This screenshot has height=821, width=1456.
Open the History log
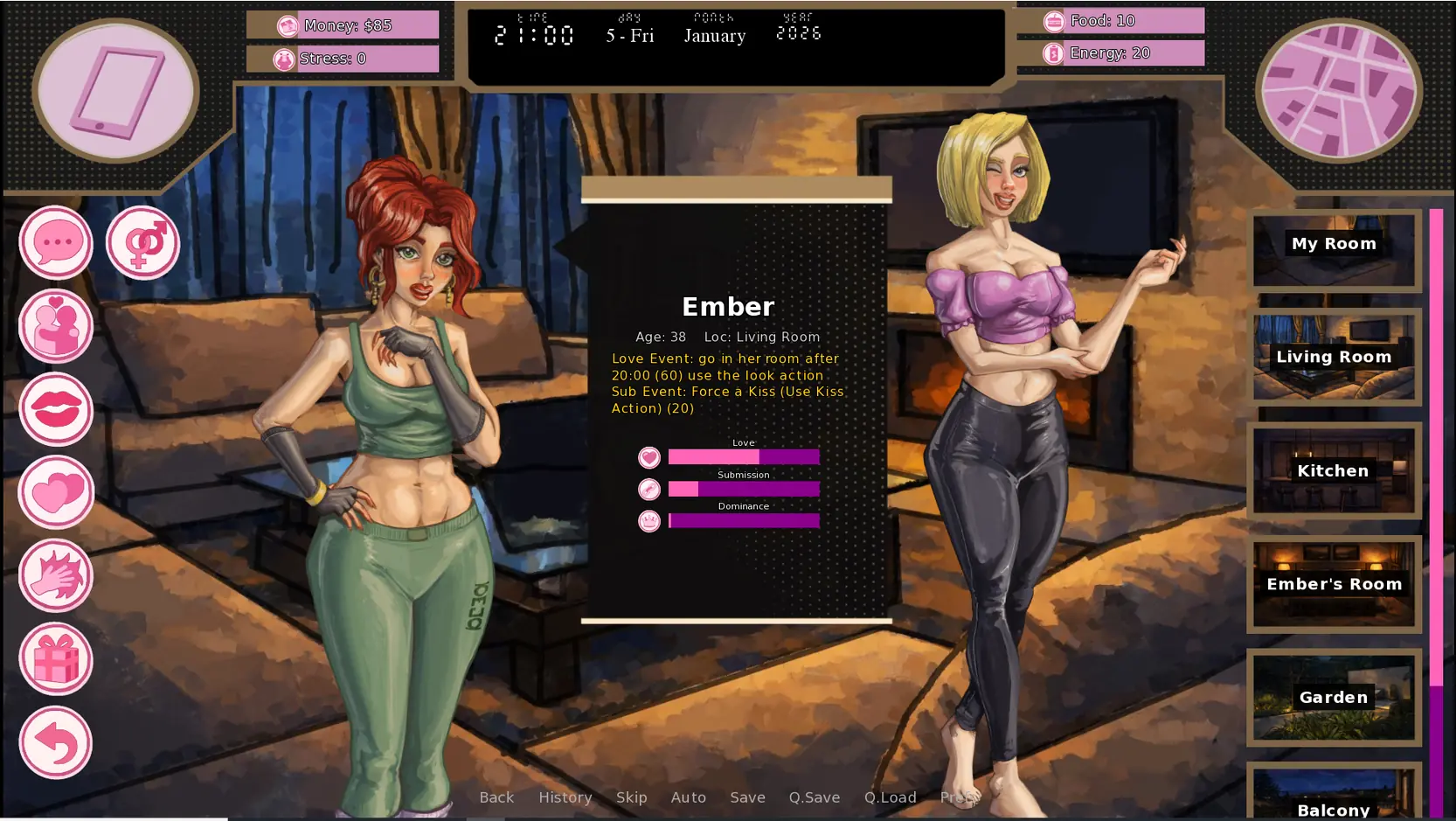click(565, 797)
